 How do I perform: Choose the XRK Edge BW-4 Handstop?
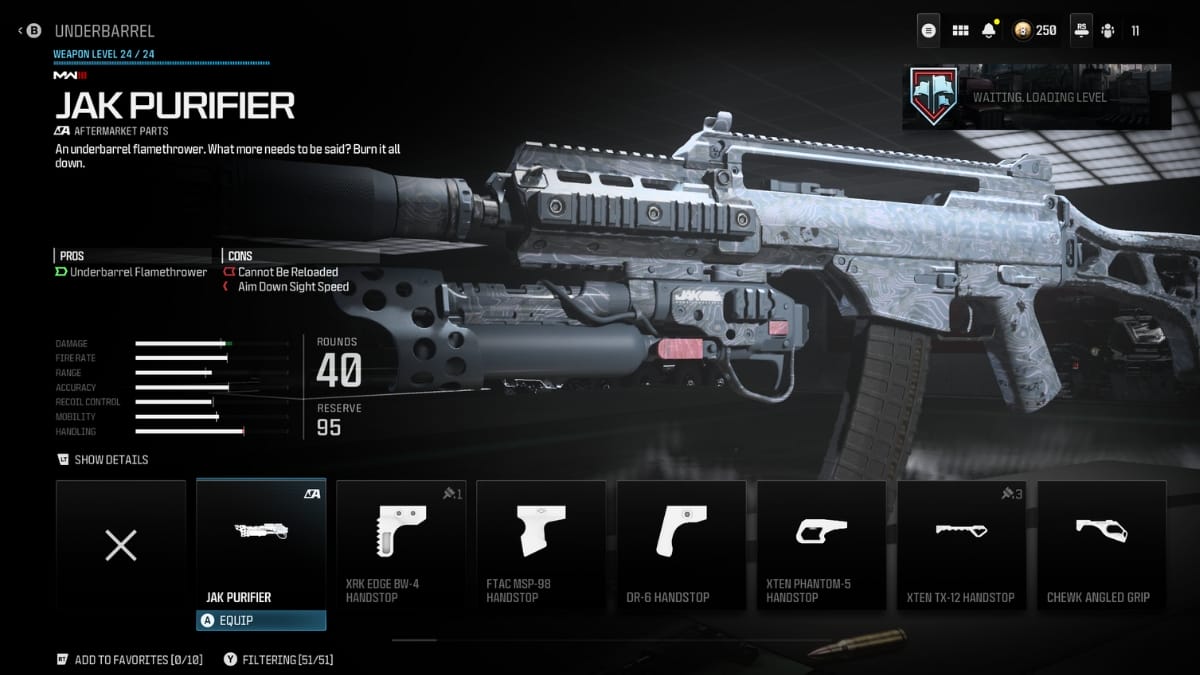pos(401,544)
